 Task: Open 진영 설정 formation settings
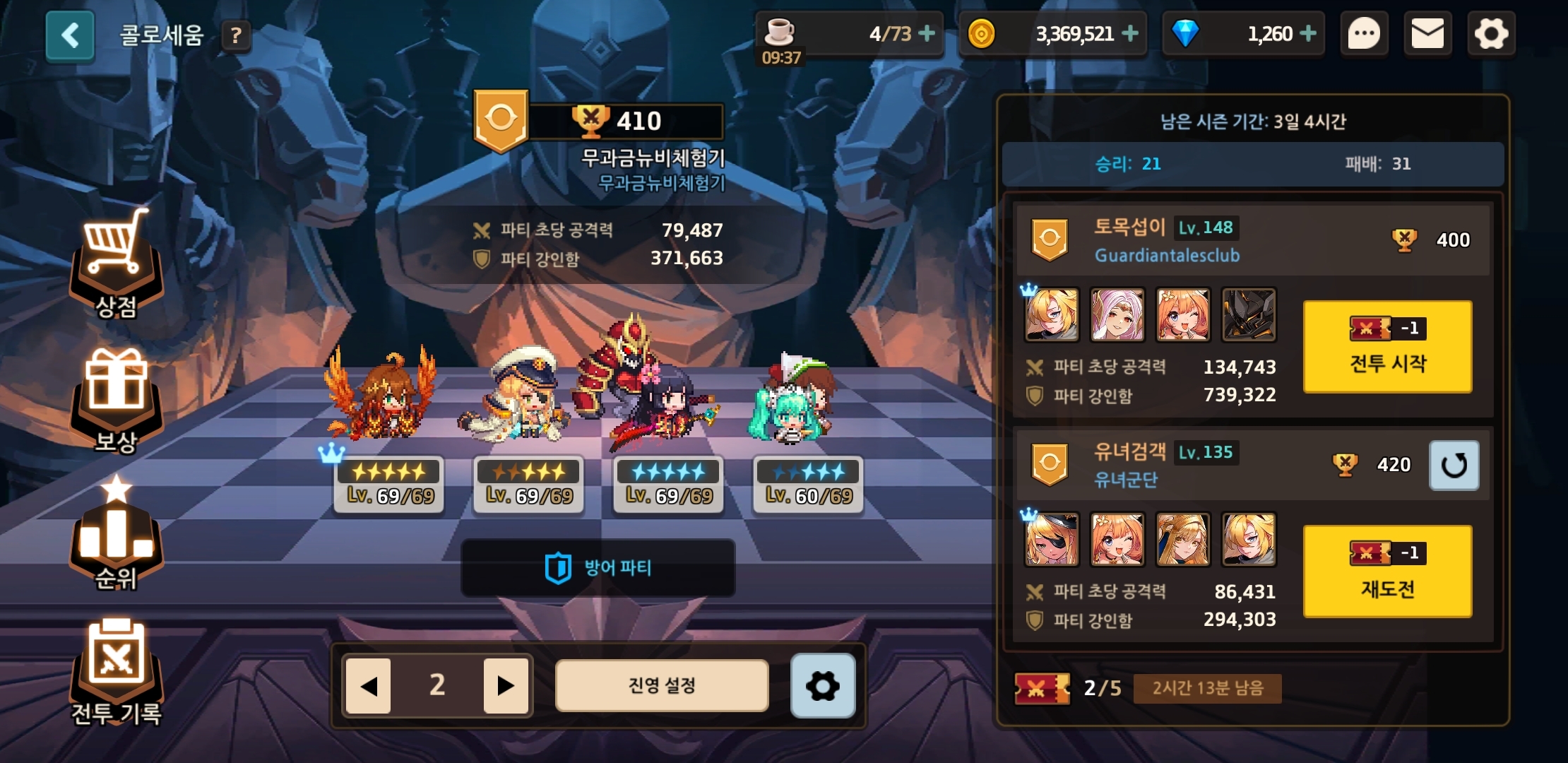[x=662, y=685]
